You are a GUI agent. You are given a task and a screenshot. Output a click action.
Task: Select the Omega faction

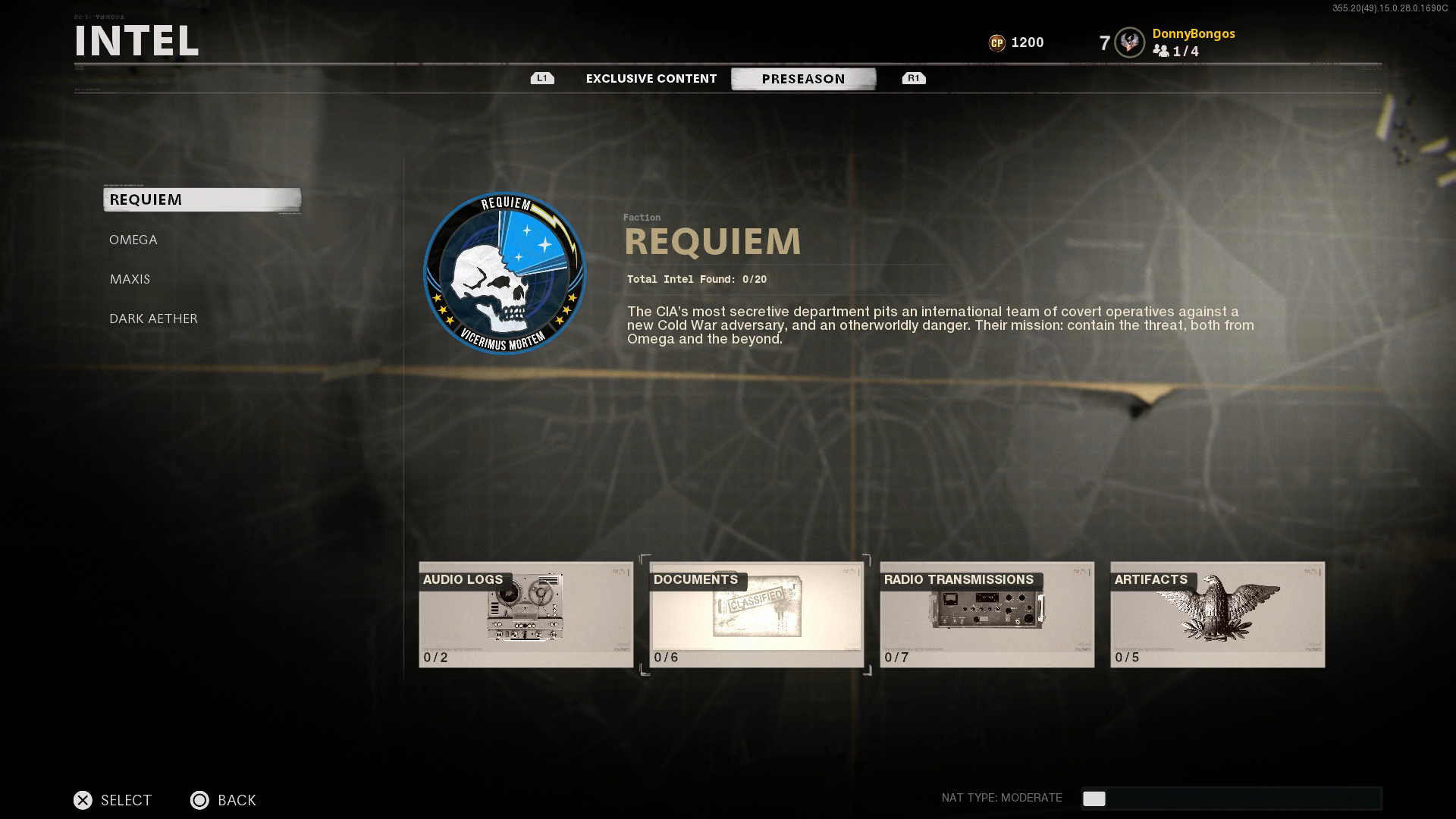pos(133,240)
